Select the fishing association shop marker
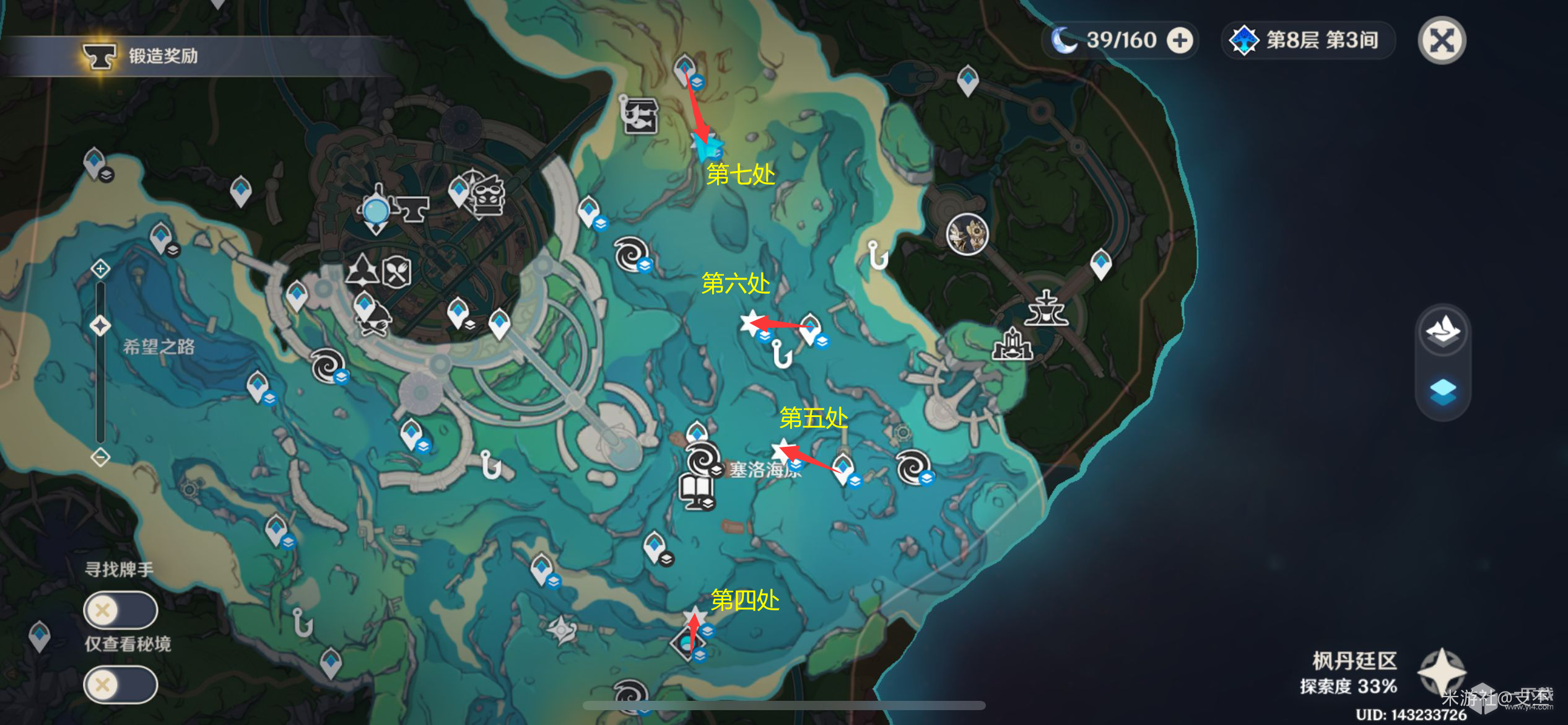This screenshot has width=1568, height=725. [x=640, y=115]
